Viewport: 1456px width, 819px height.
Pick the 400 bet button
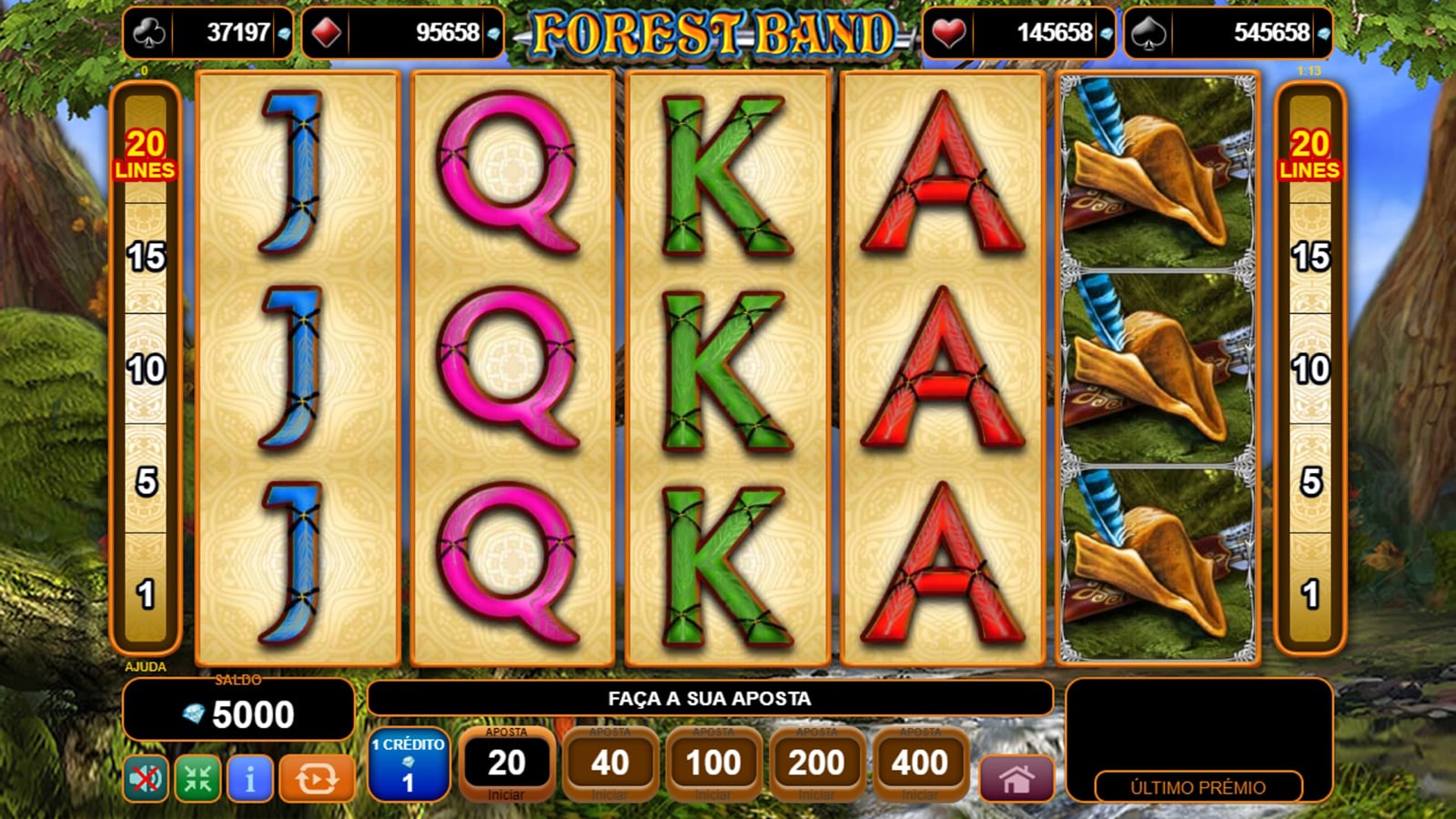920,764
